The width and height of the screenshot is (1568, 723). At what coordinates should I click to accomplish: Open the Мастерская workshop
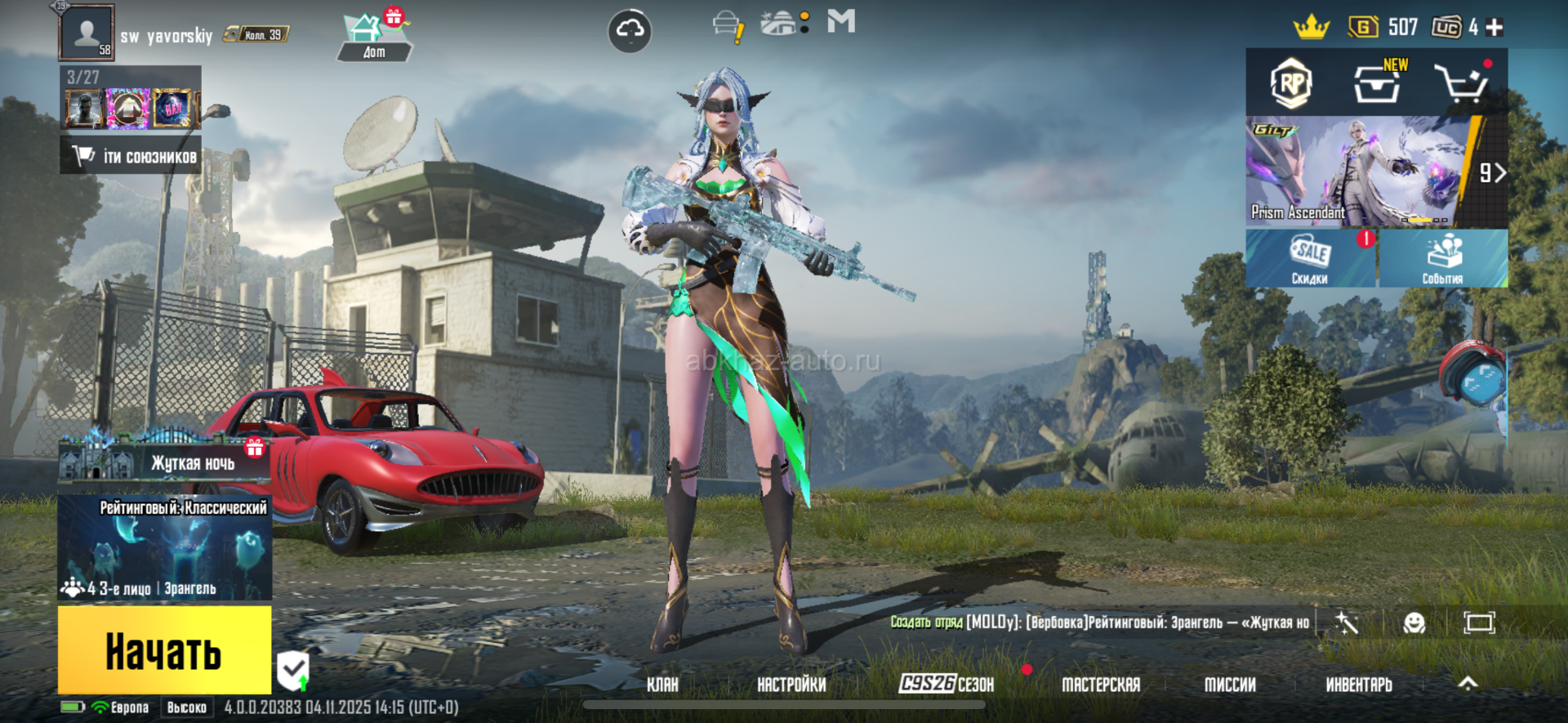[x=1100, y=685]
